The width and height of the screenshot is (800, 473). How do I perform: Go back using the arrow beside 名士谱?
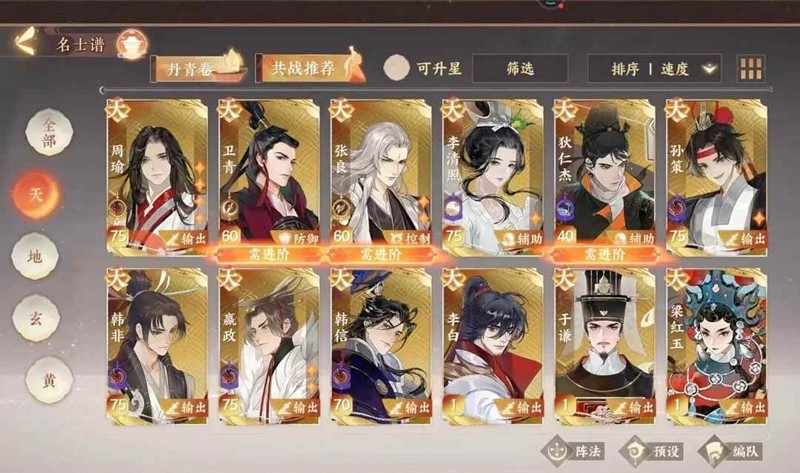[x=25, y=42]
